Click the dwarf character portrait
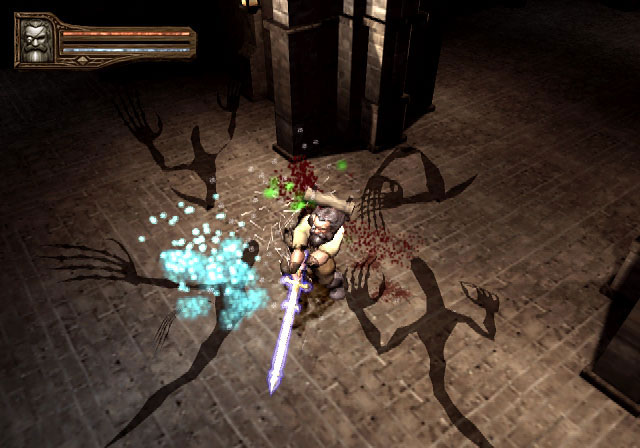Screen dimensions: 640x448 (37, 40)
